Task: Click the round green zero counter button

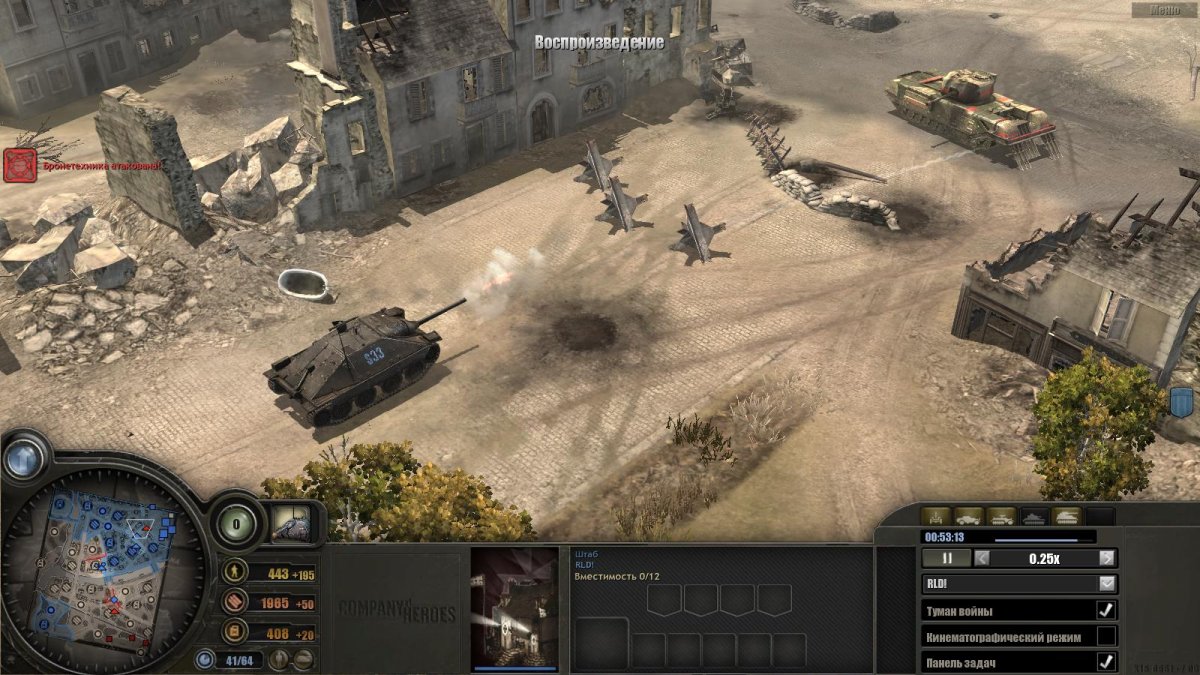Action: [236, 522]
